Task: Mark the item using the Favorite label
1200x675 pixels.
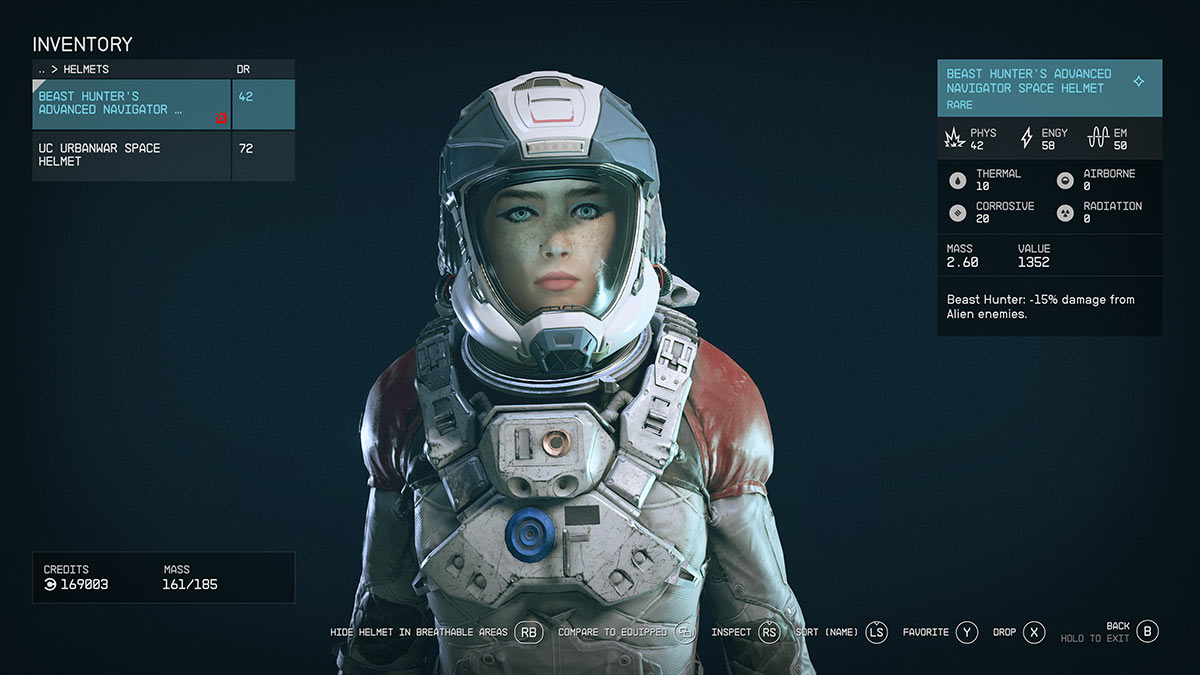Action: point(925,632)
